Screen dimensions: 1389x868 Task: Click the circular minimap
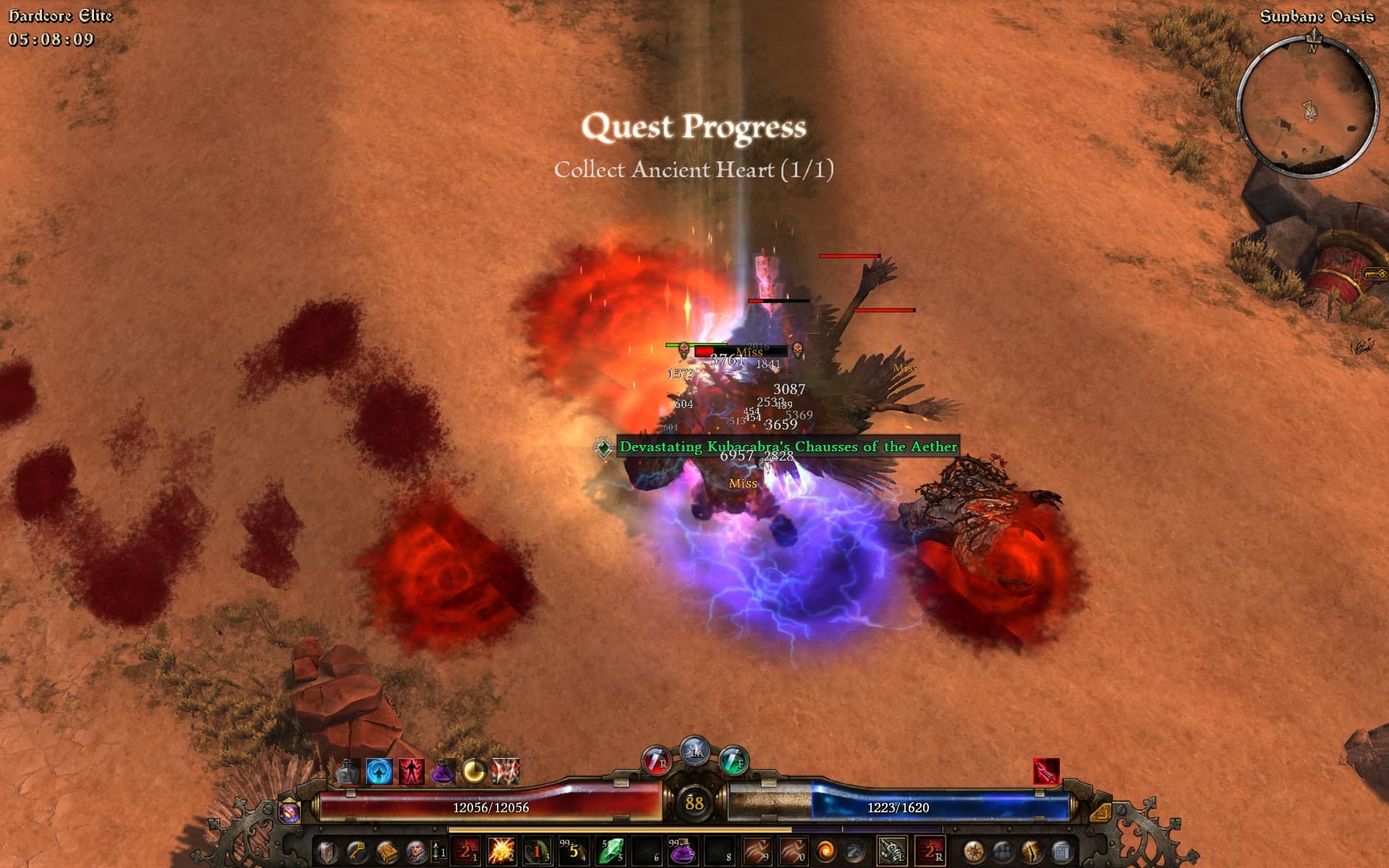coord(1308,106)
